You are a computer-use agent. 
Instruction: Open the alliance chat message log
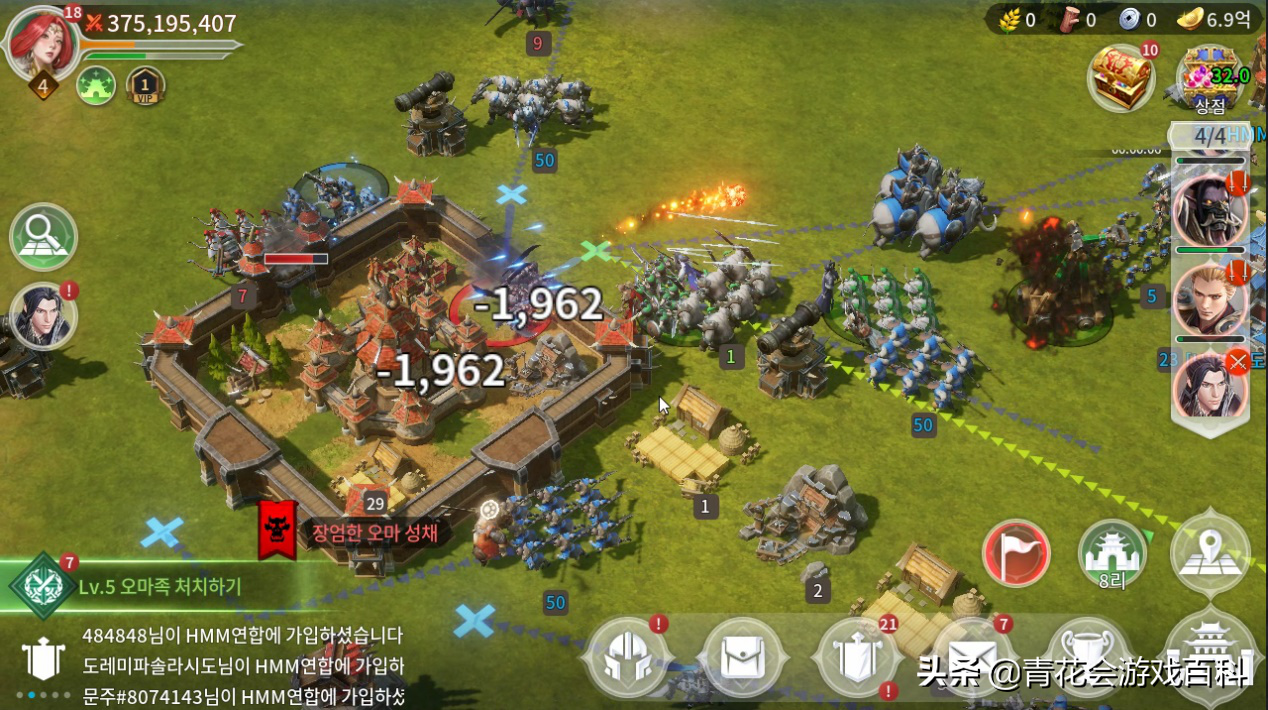[240, 665]
